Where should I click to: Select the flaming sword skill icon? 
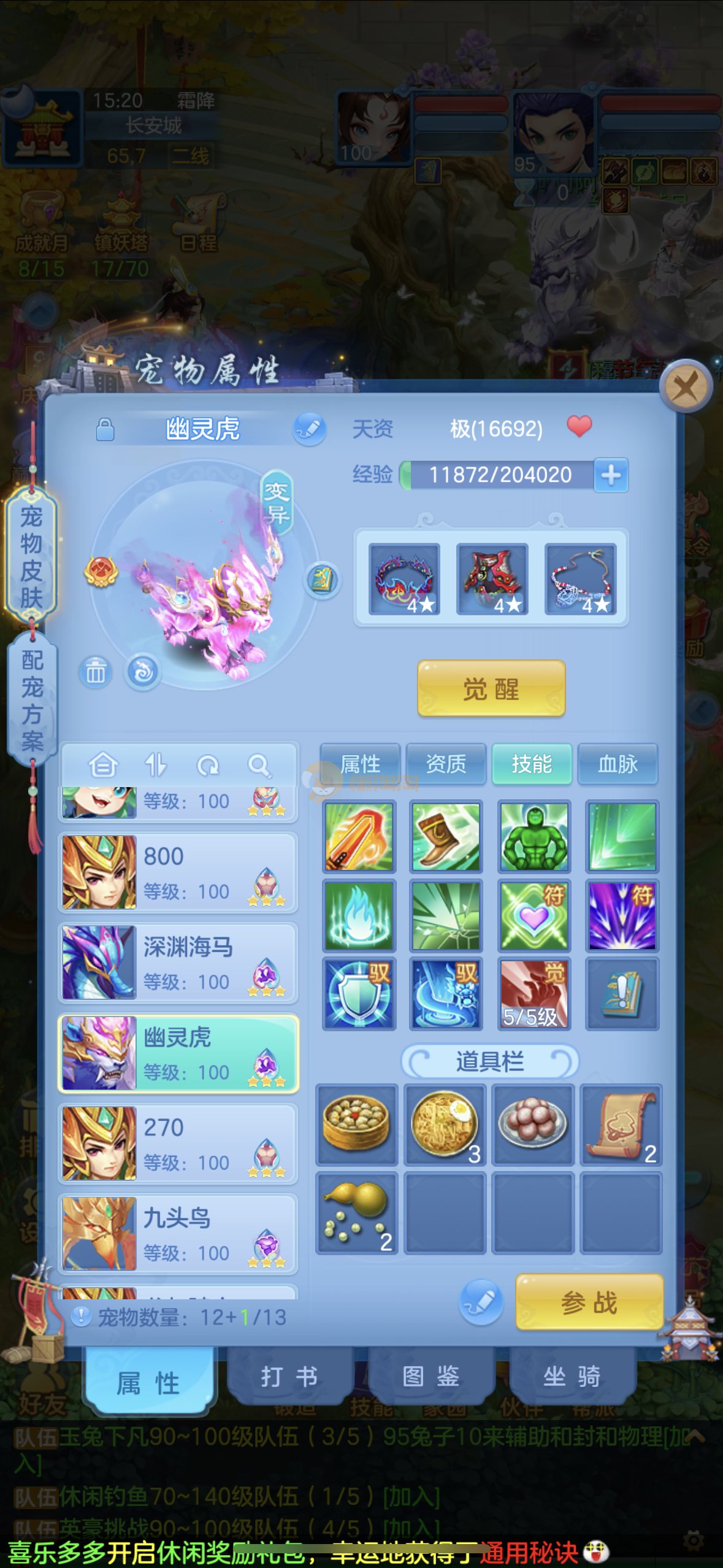[x=358, y=836]
